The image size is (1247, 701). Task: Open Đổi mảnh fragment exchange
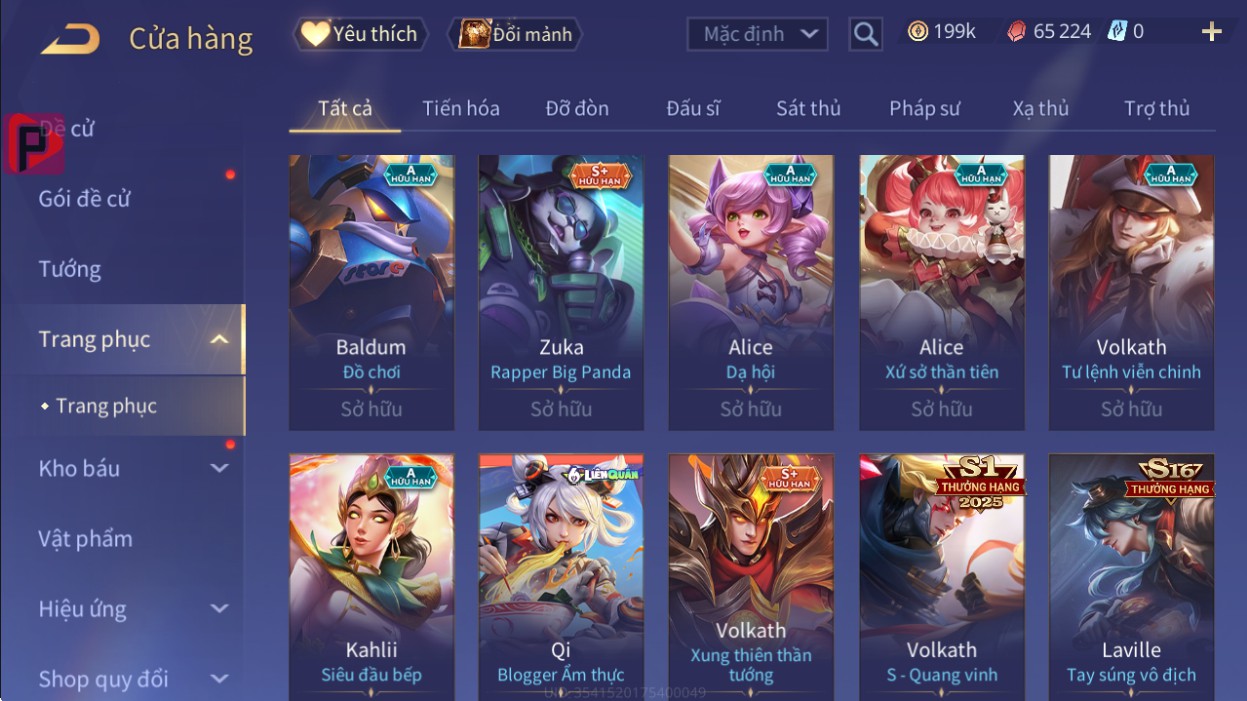point(516,34)
